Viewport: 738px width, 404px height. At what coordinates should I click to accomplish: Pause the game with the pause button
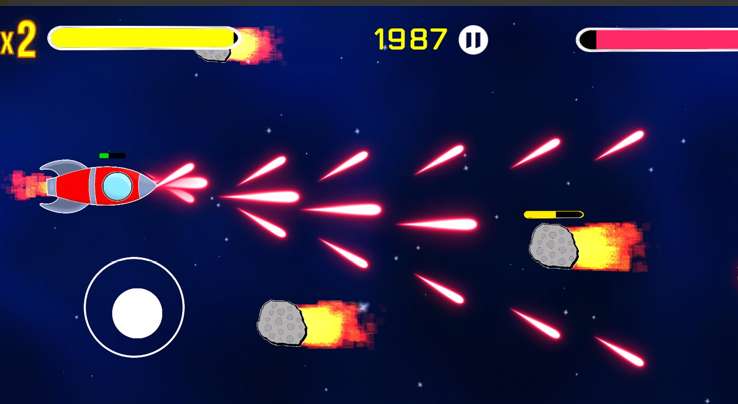(473, 40)
